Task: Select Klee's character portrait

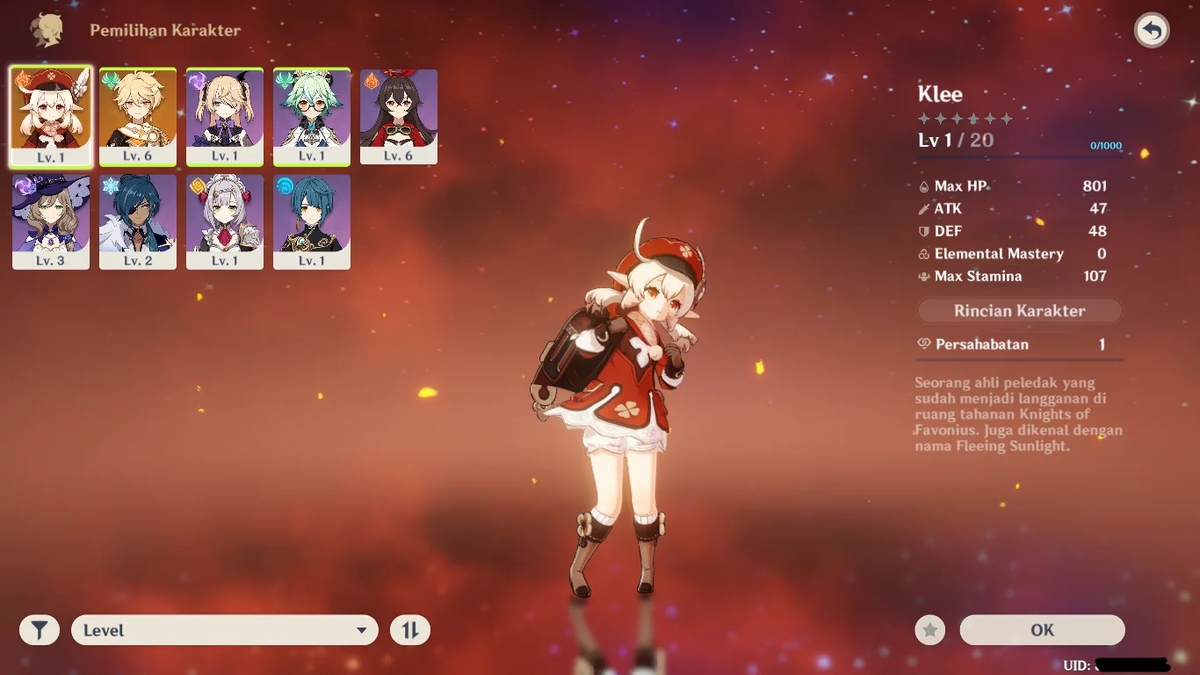Action: pyautogui.click(x=51, y=115)
